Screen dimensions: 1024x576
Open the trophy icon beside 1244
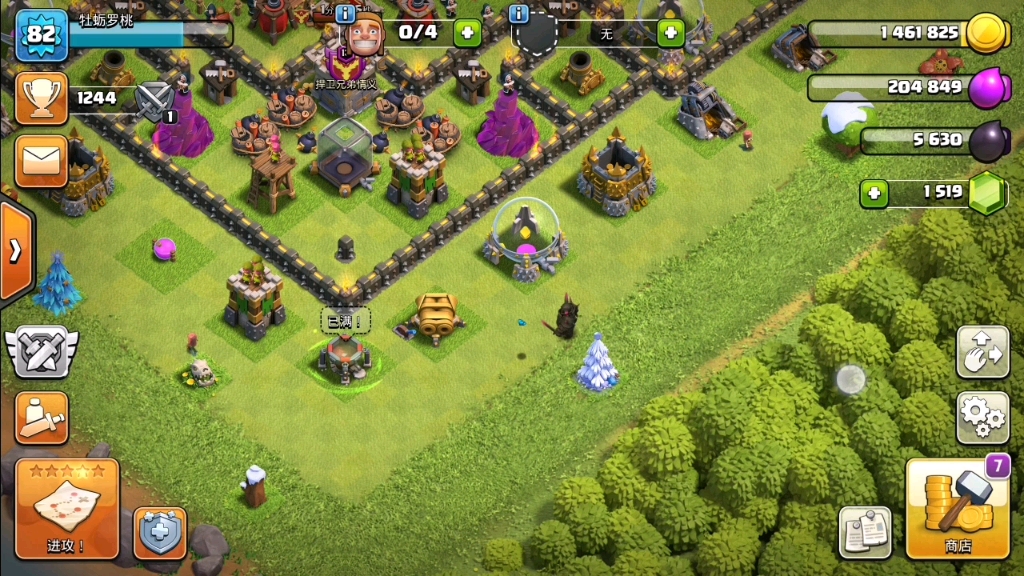coord(41,98)
